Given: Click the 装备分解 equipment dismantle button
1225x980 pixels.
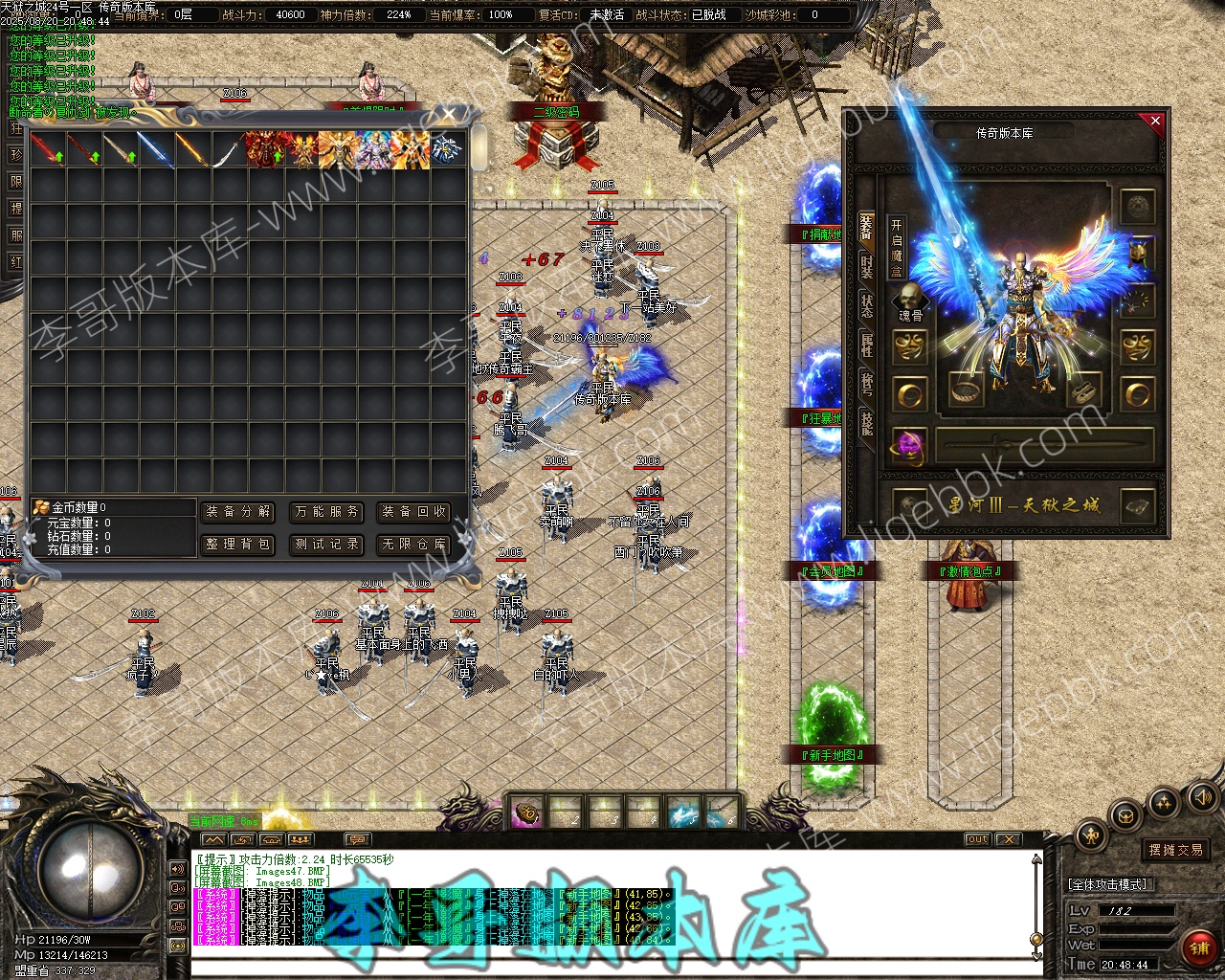Looking at the screenshot, I should pos(238,512).
